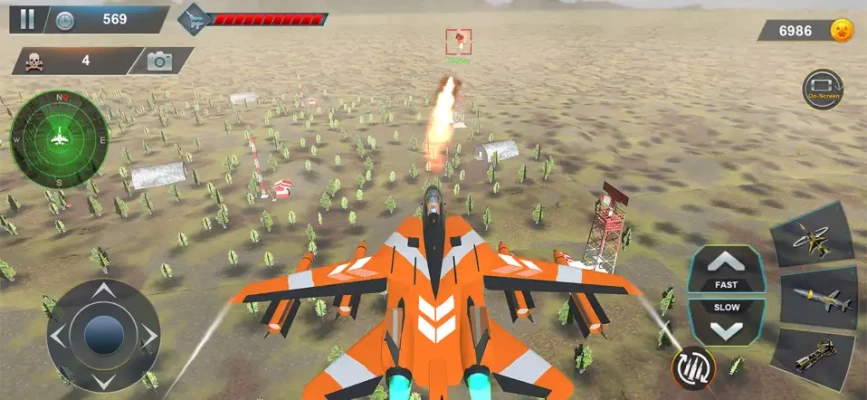
Task: Toggle the On-Screen controls button
Action: (x=822, y=89)
